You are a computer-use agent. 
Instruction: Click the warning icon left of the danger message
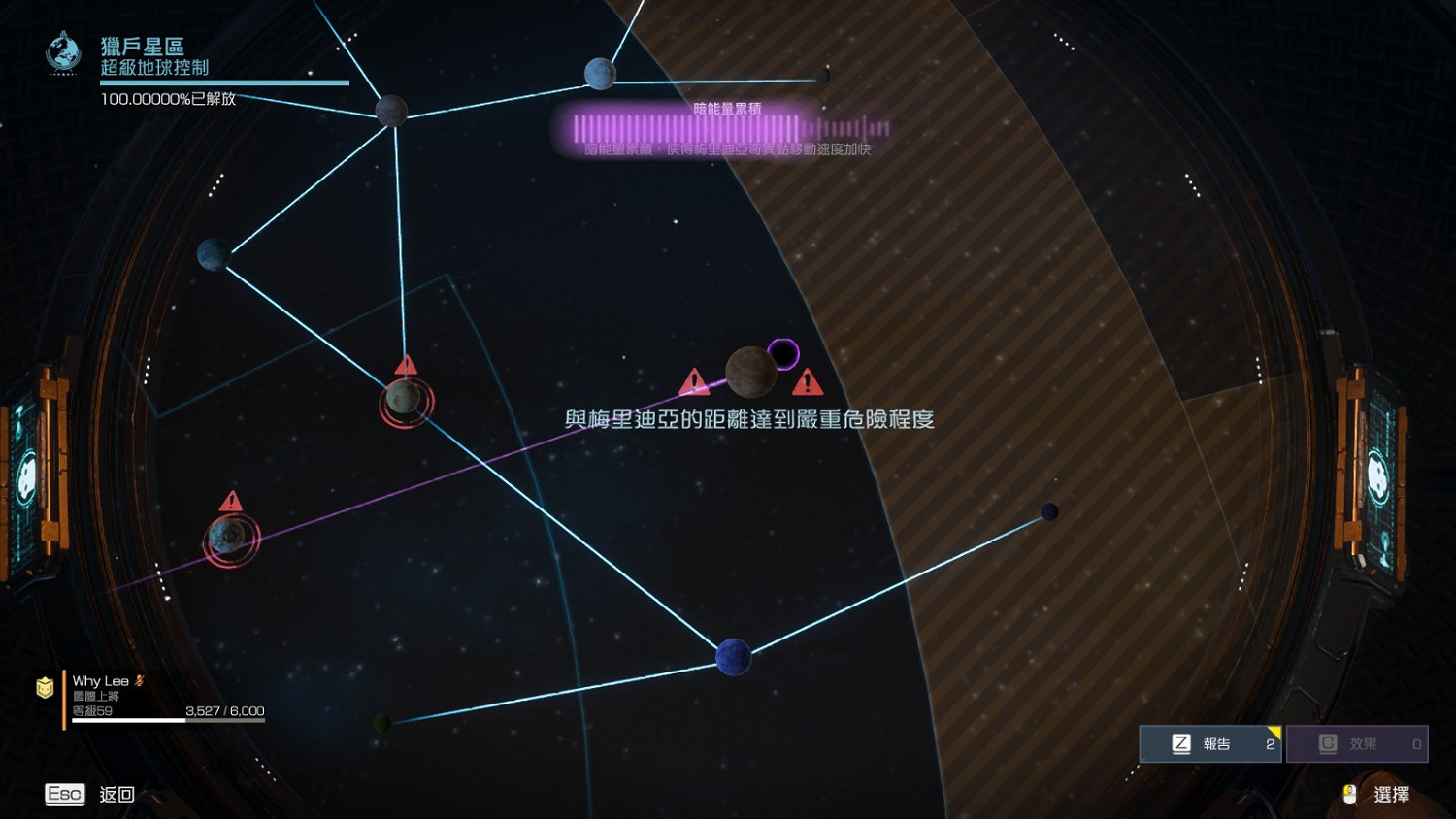(x=693, y=382)
